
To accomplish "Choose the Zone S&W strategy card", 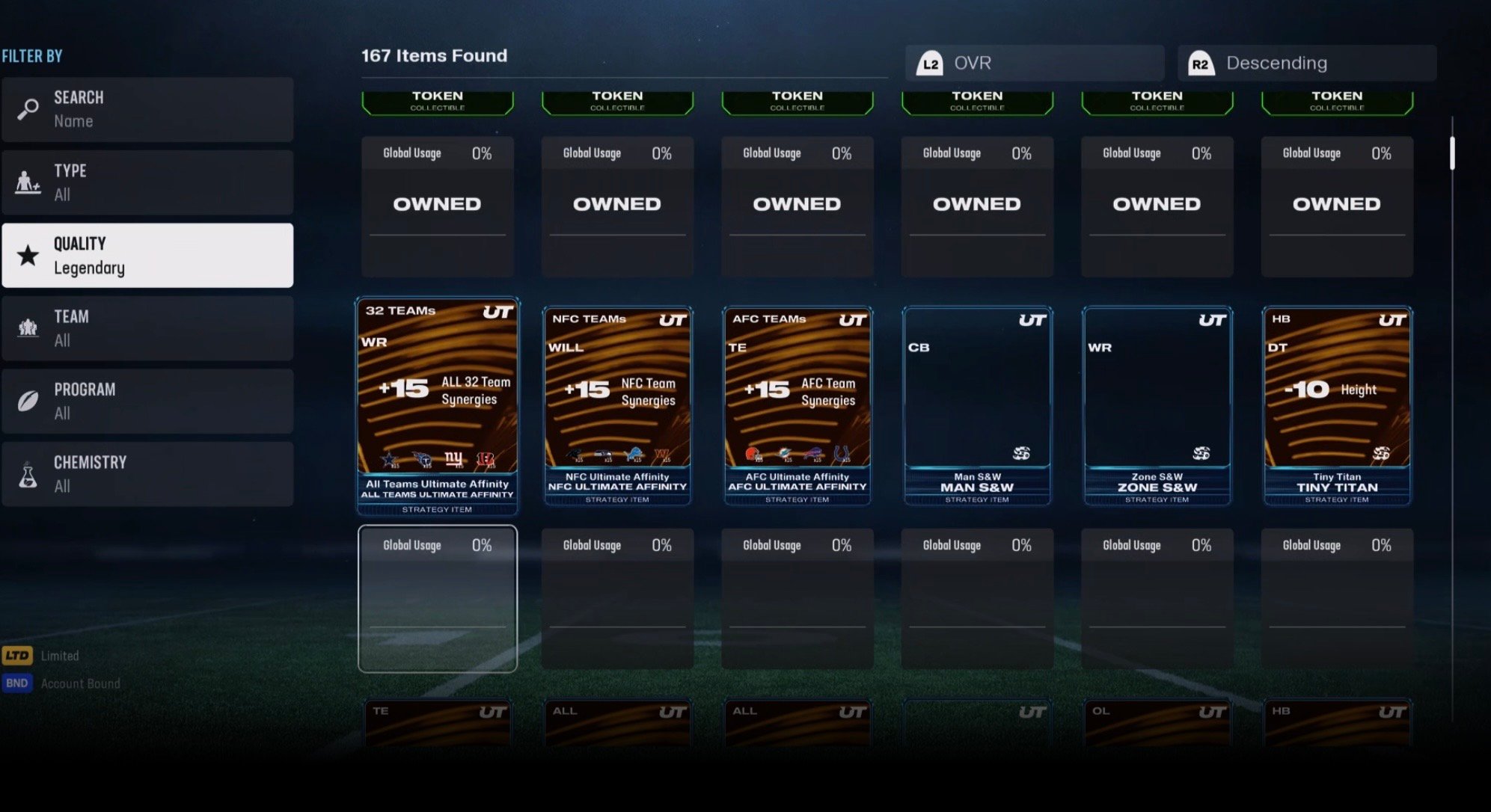I will click(1157, 406).
